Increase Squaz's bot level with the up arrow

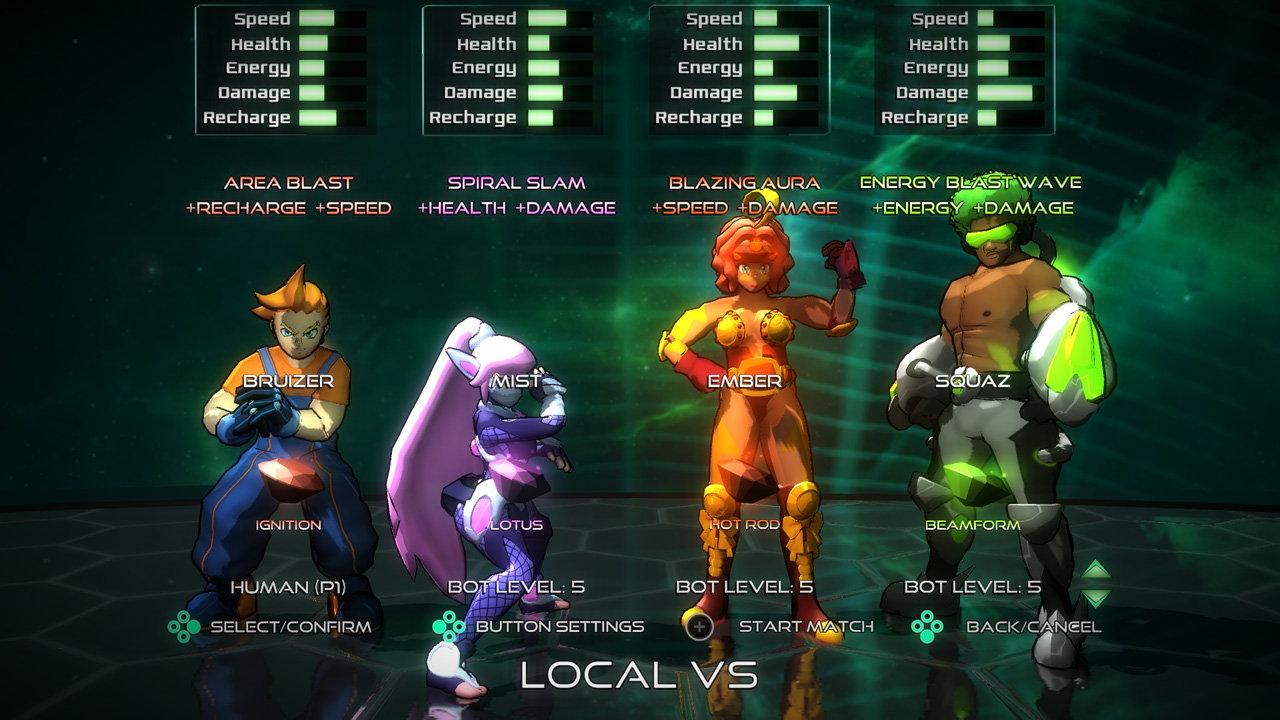(1094, 568)
